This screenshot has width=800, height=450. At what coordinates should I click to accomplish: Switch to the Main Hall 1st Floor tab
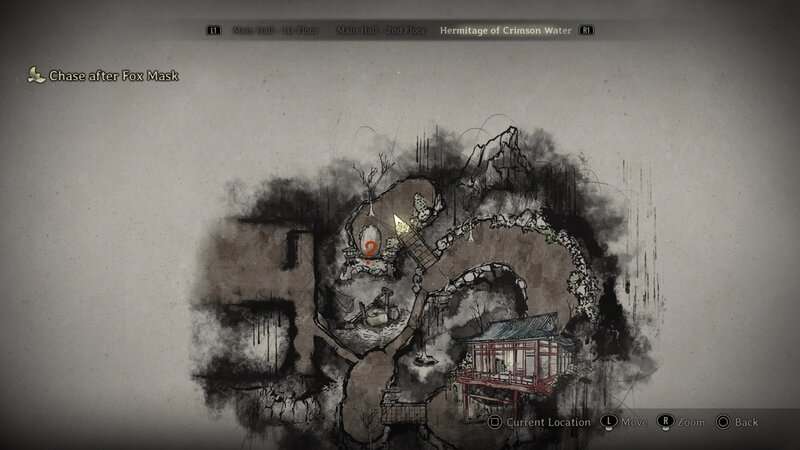pos(273,30)
